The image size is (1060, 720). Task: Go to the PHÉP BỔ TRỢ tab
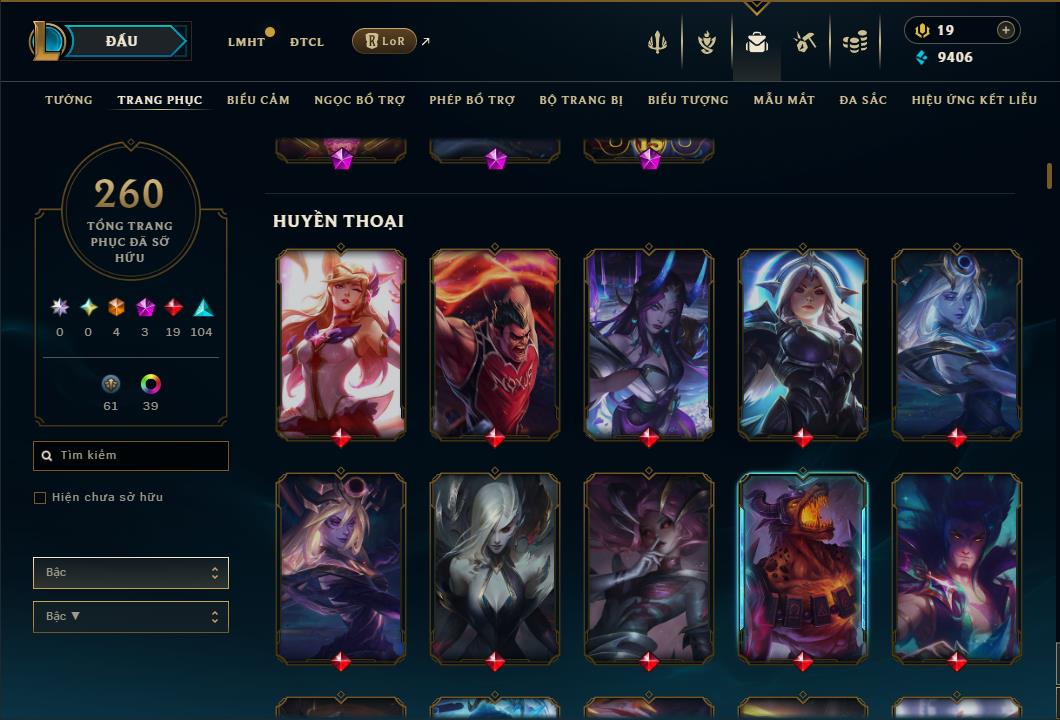[x=472, y=100]
